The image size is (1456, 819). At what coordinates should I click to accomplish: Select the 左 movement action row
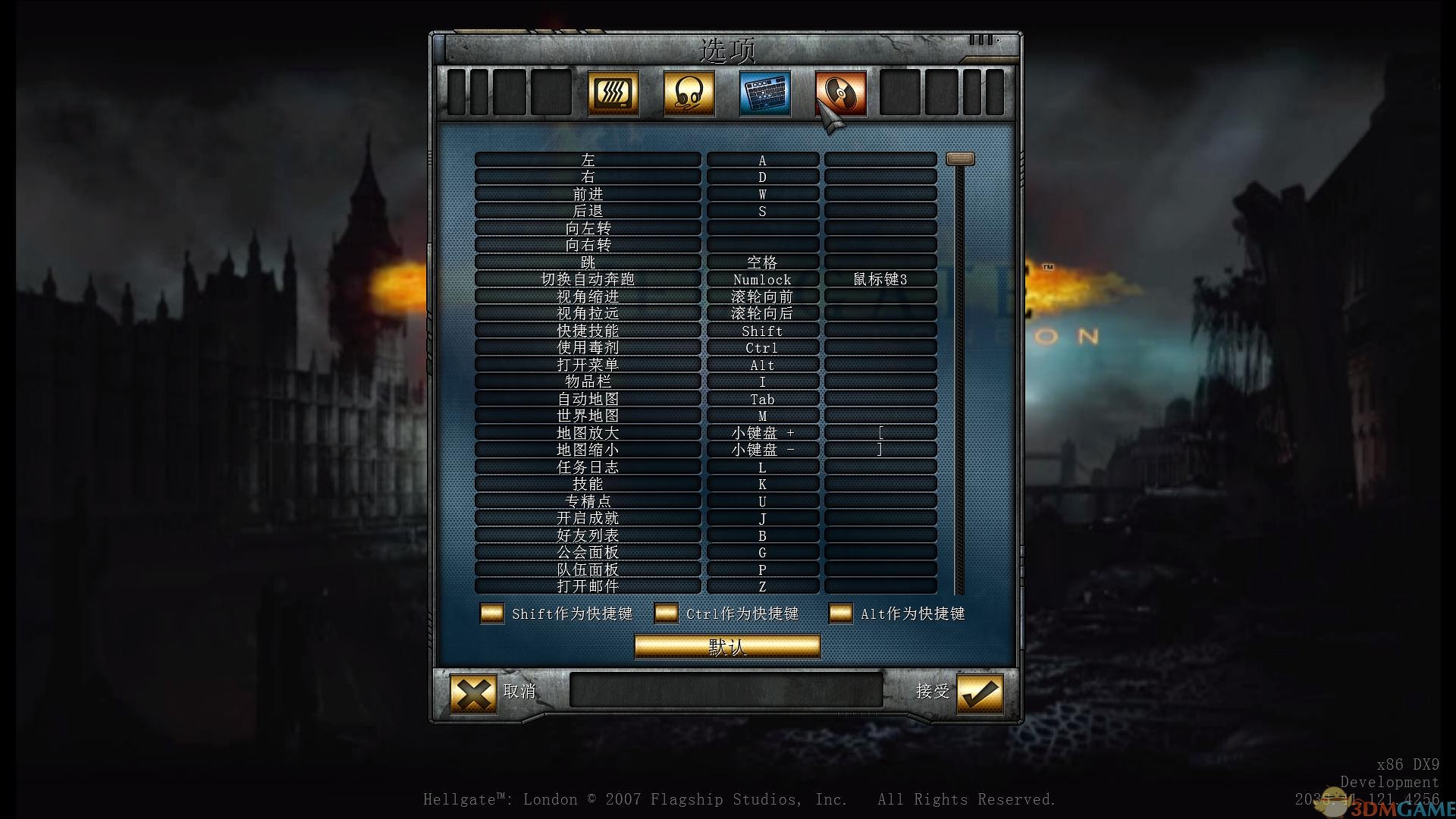[587, 159]
